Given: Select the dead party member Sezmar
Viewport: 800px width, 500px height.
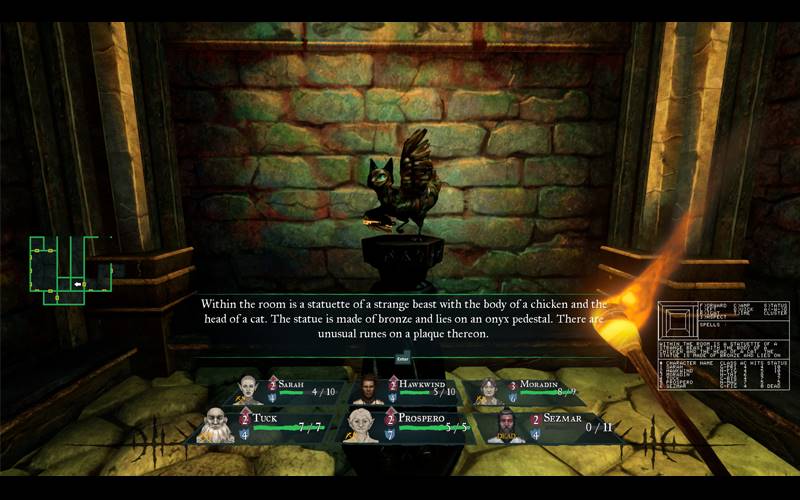Looking at the screenshot, I should 508,424.
